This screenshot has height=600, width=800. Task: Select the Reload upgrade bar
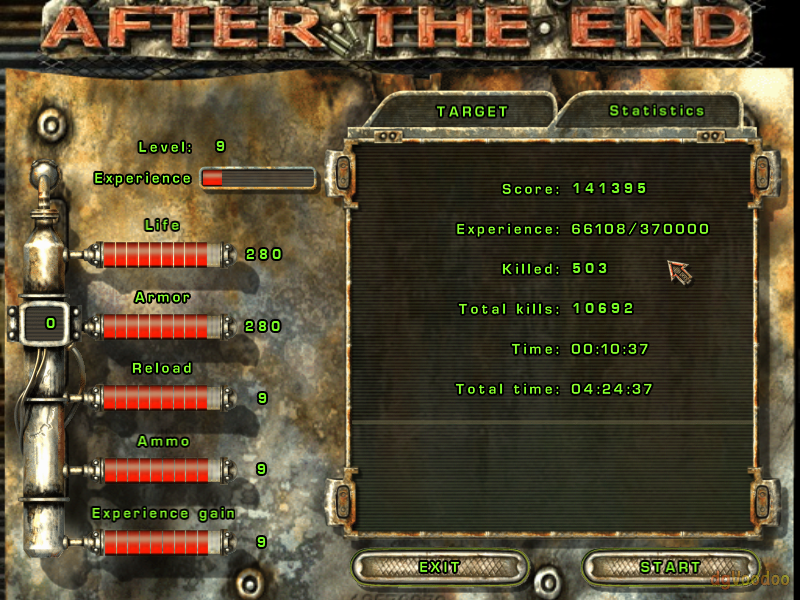click(155, 397)
